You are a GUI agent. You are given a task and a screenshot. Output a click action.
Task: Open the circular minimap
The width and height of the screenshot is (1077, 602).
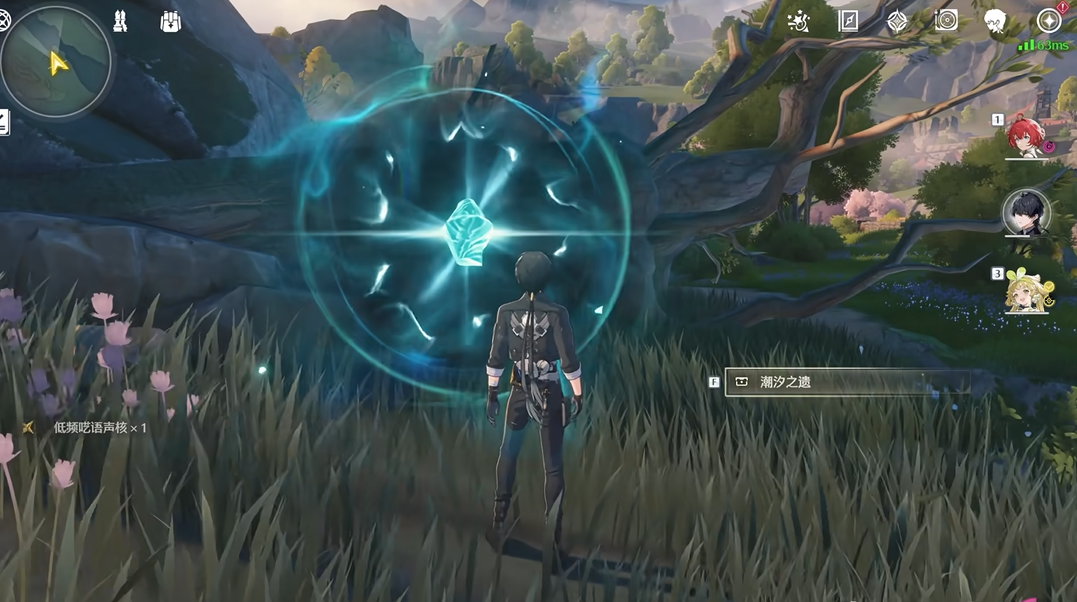click(x=56, y=62)
